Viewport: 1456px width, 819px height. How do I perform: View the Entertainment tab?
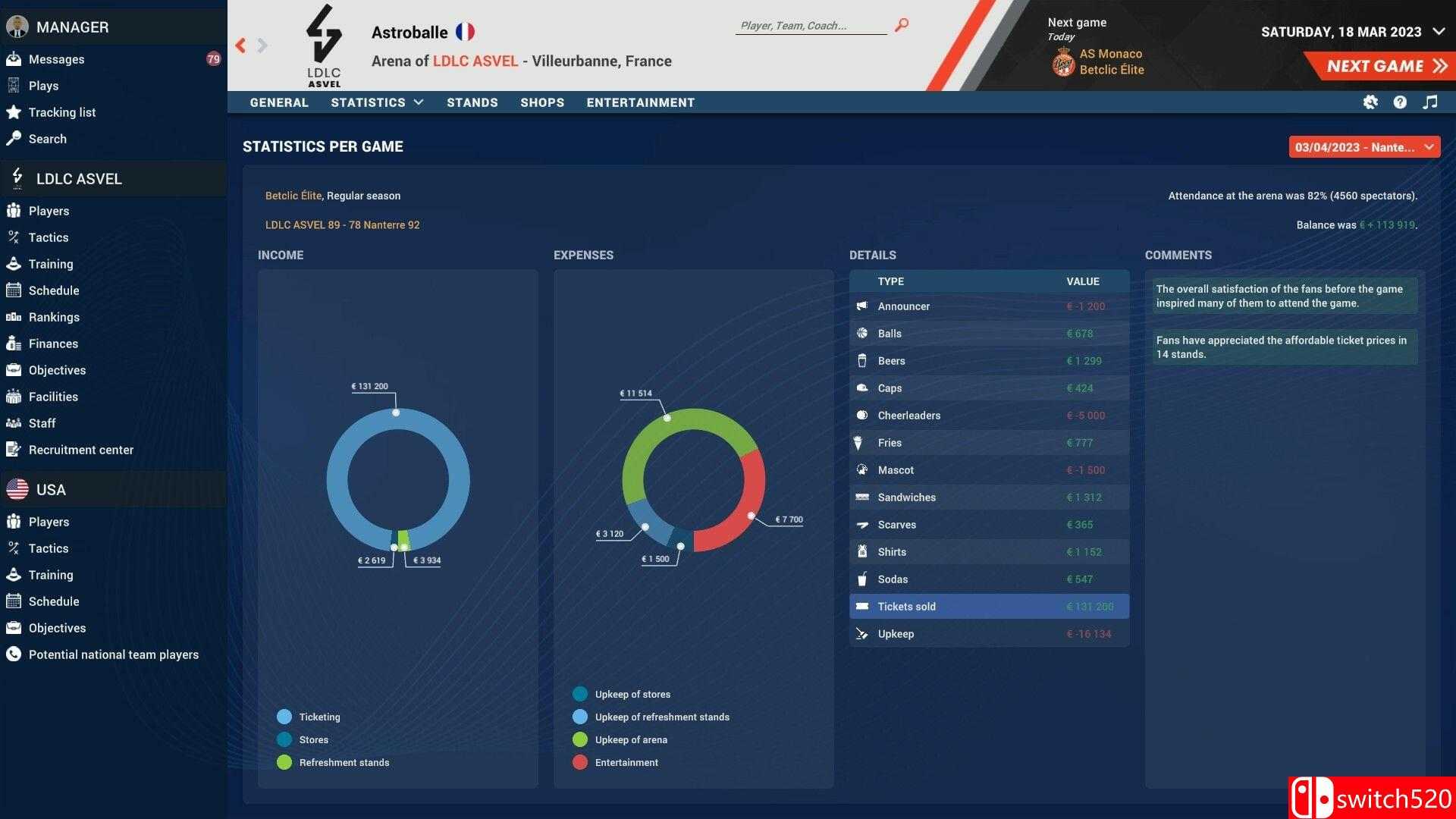point(640,102)
